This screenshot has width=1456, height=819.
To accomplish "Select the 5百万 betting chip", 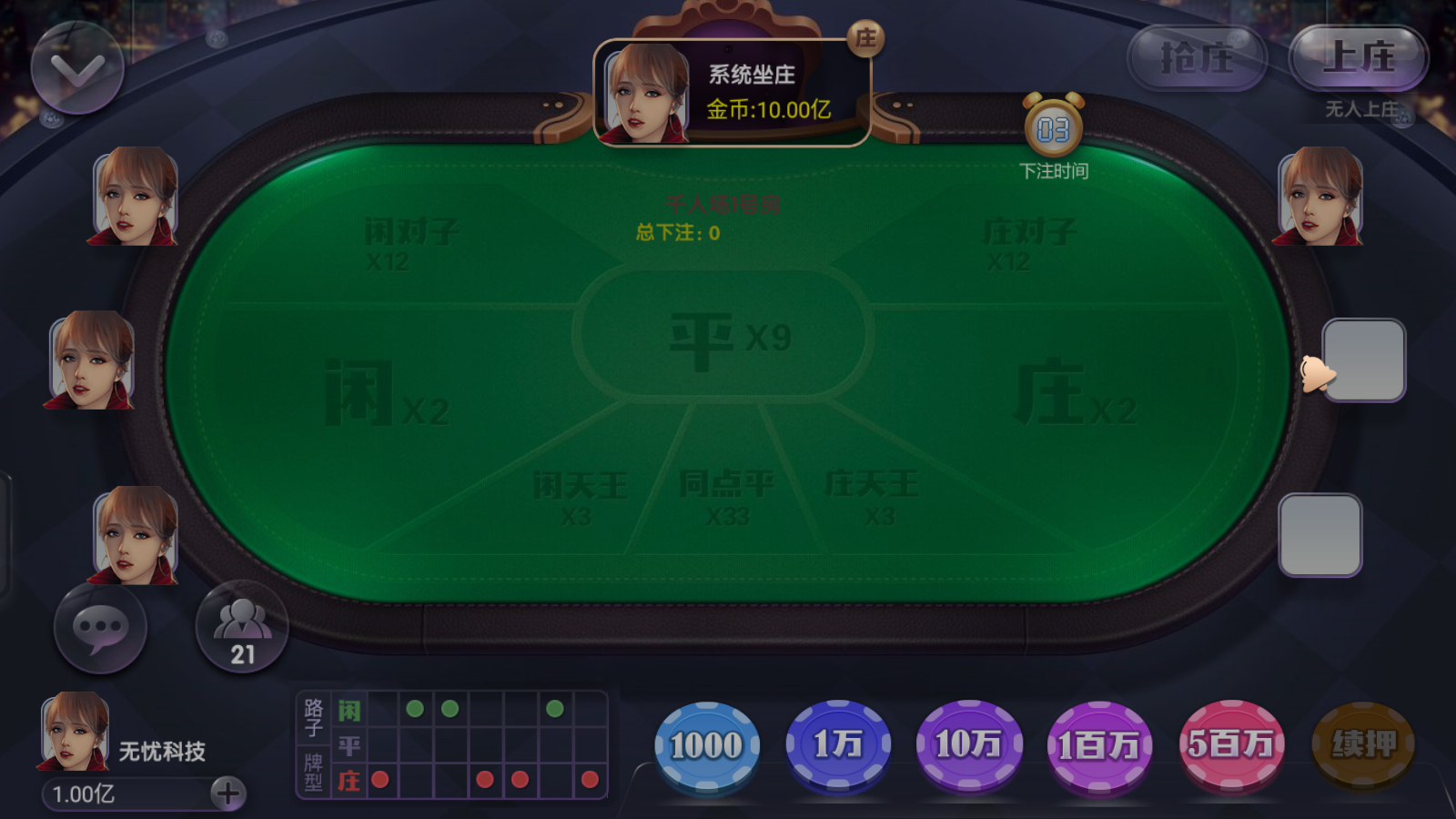I will click(x=1230, y=744).
